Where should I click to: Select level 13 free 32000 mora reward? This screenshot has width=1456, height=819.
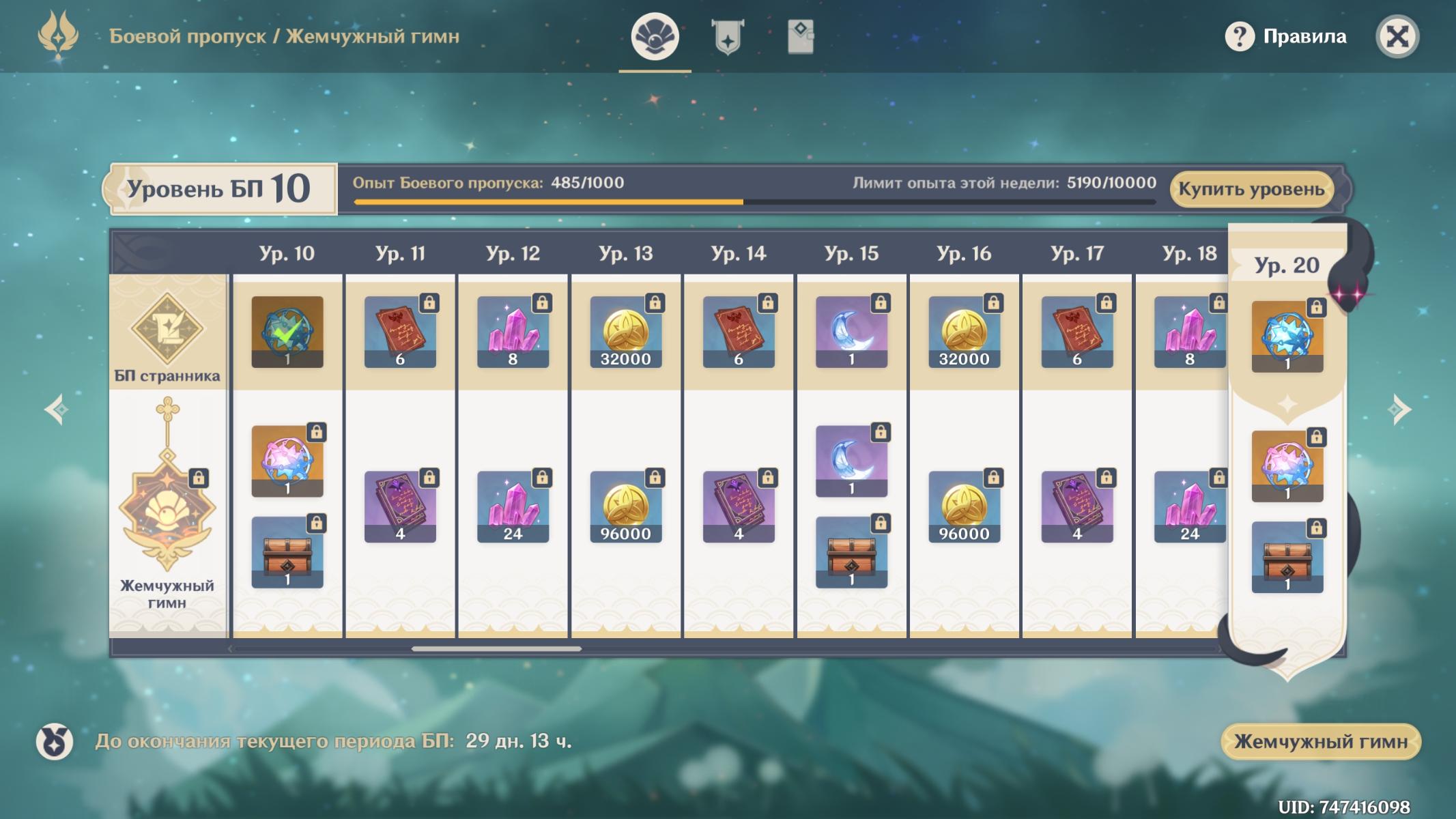pyautogui.click(x=626, y=332)
